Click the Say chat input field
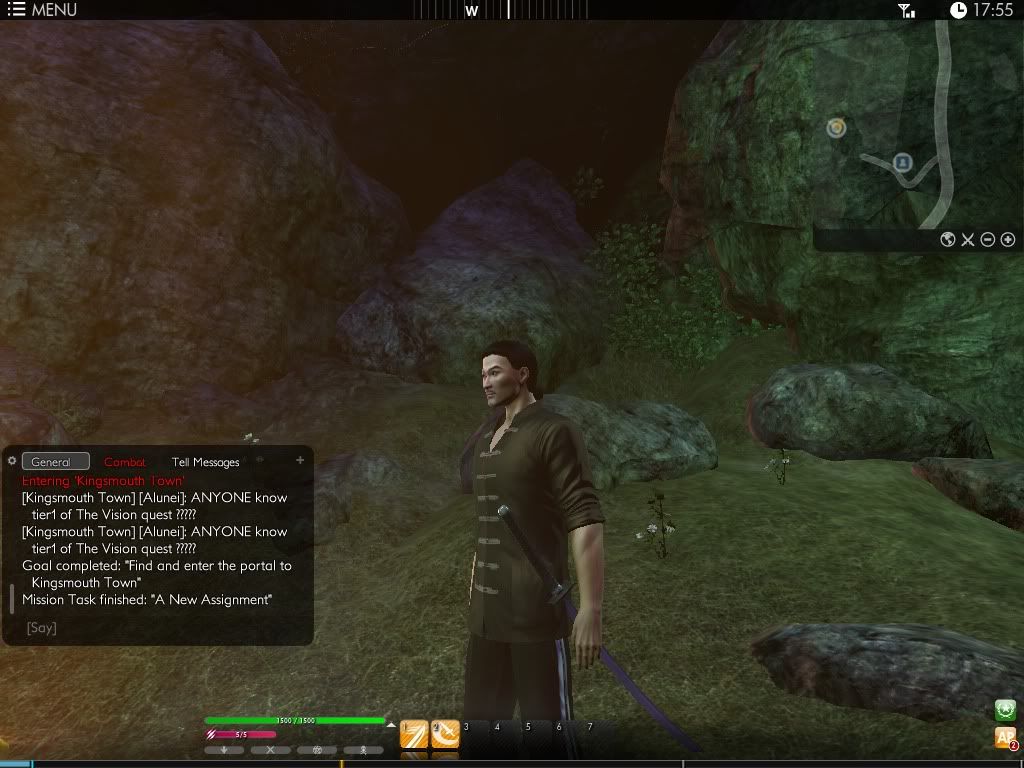Image resolution: width=1024 pixels, height=768 pixels. tap(160, 628)
